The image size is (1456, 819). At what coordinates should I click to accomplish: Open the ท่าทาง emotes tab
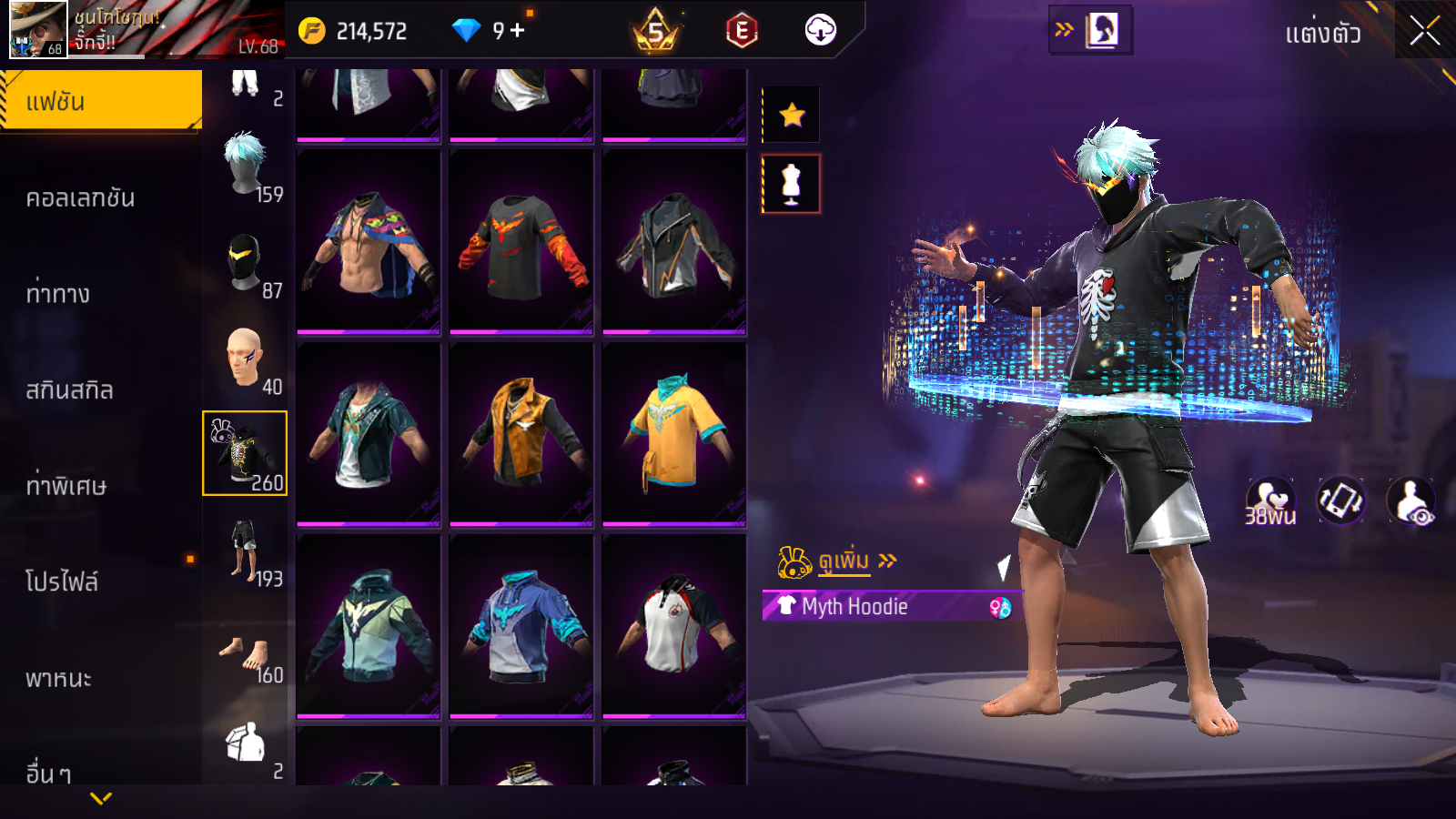point(58,294)
